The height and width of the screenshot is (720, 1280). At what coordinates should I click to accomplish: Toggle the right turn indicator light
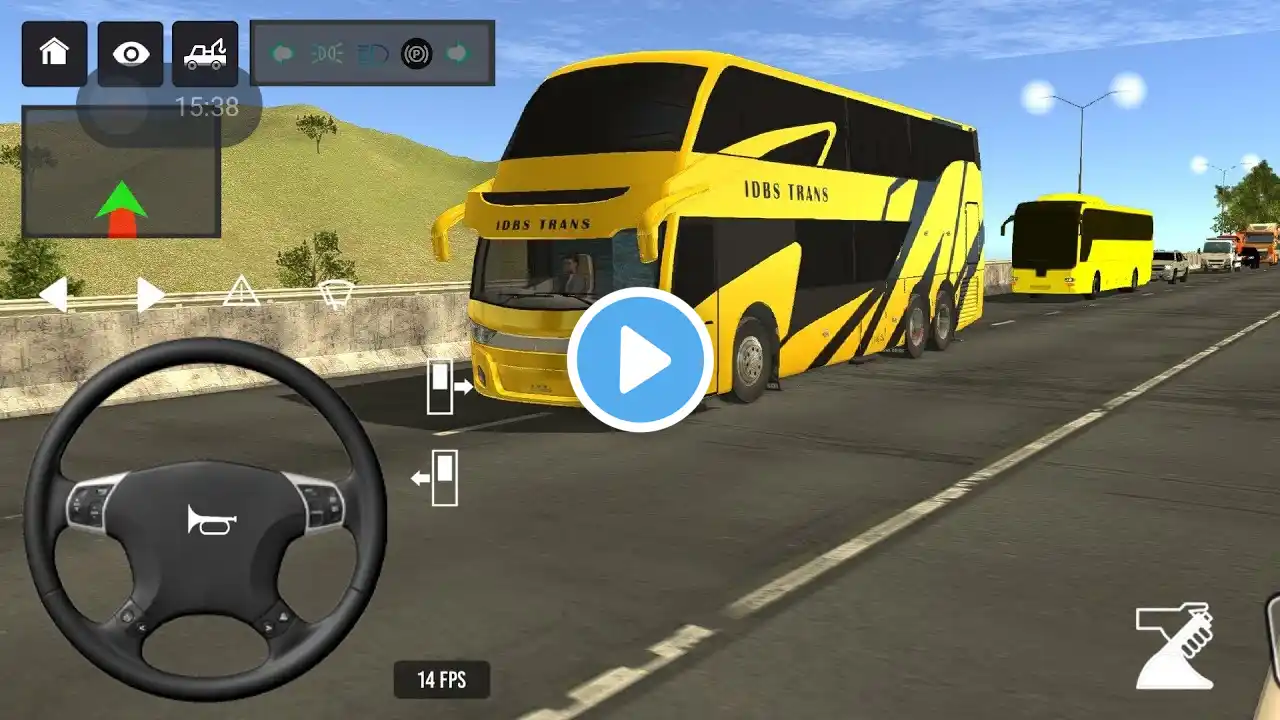pyautogui.click(x=458, y=53)
